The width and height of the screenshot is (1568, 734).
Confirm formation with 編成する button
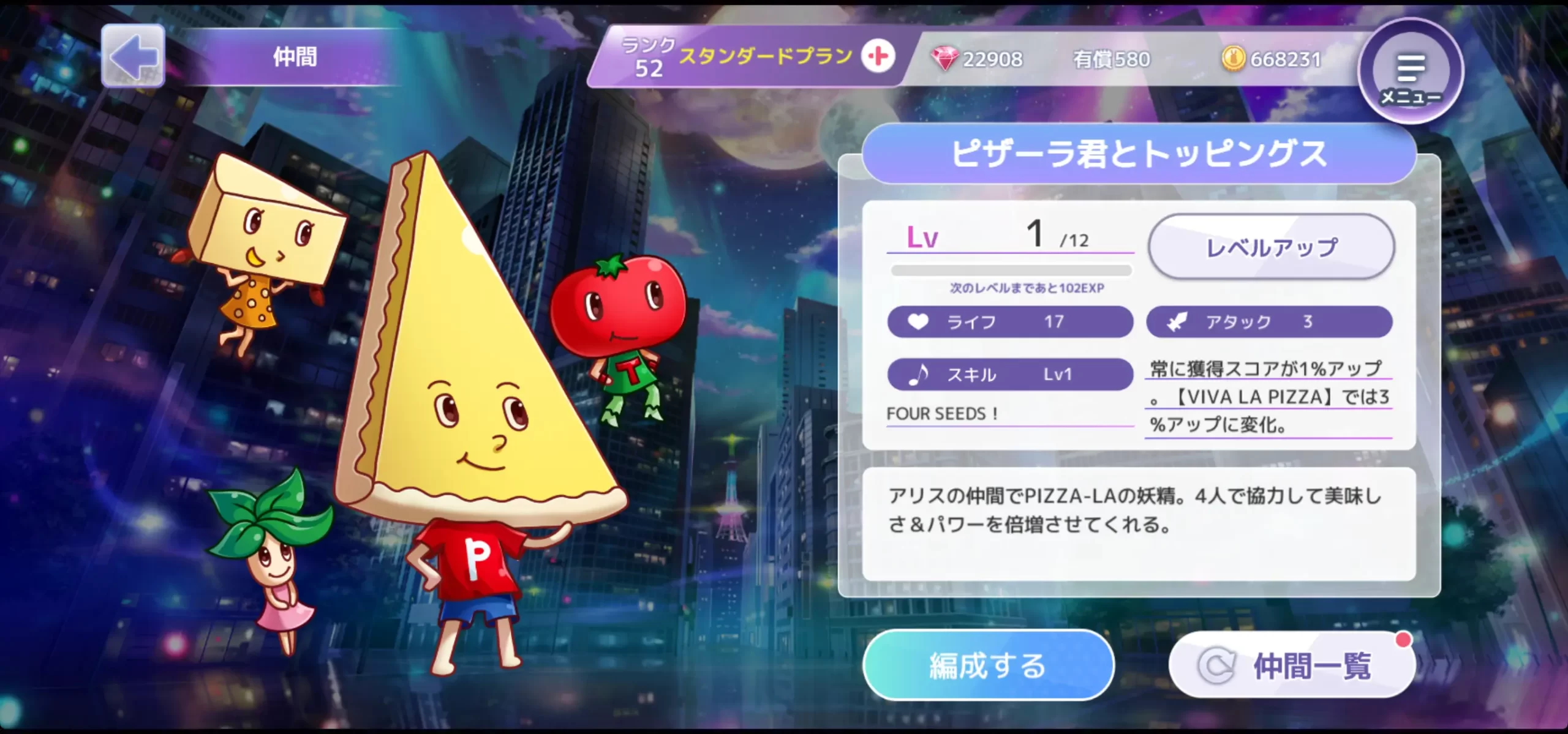[x=987, y=665]
